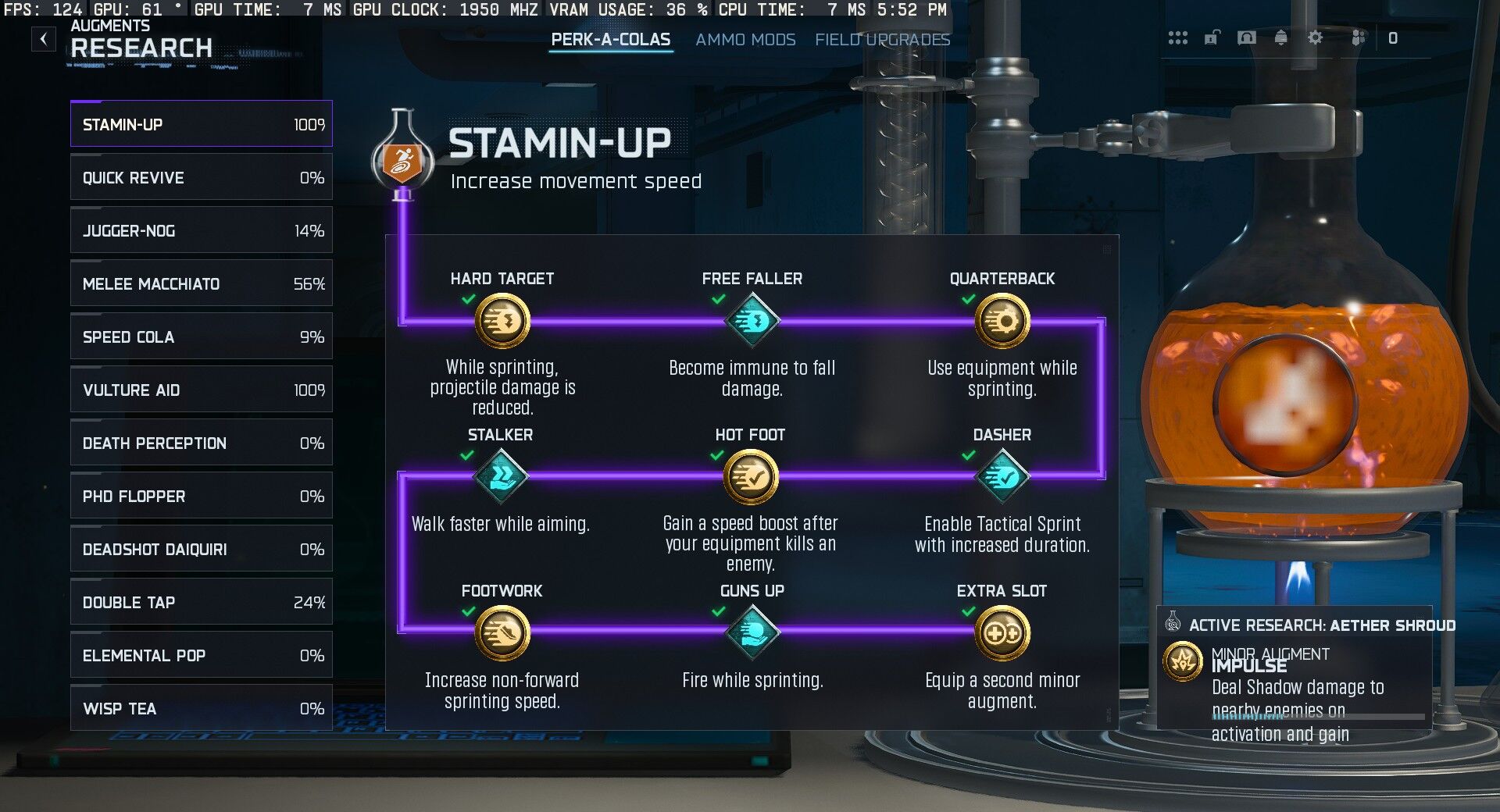Switch to the Ammo Mods tab
Screen dimensions: 1500x812
click(x=746, y=39)
